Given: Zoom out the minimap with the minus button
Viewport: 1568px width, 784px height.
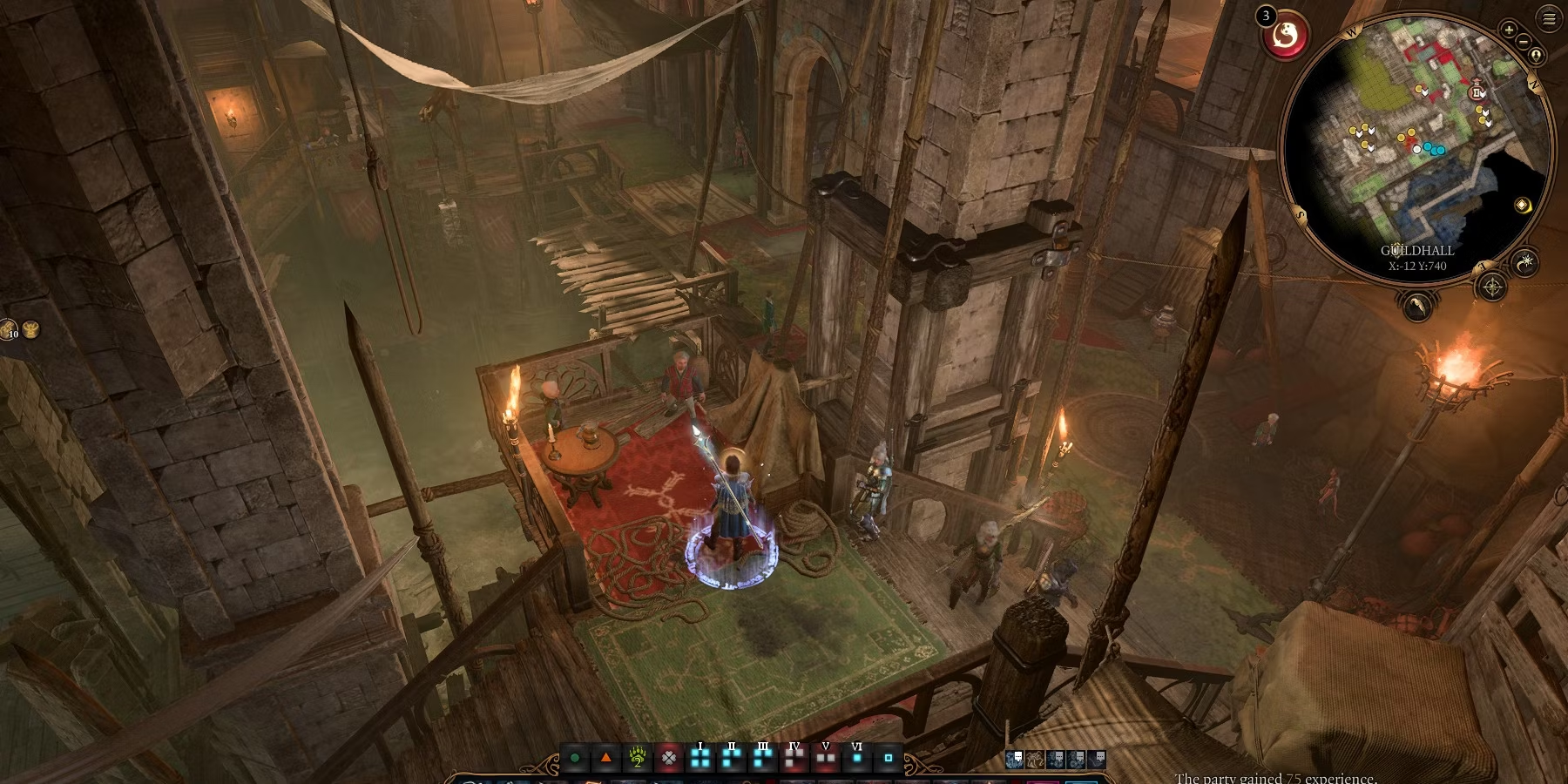Looking at the screenshot, I should point(1524,41).
